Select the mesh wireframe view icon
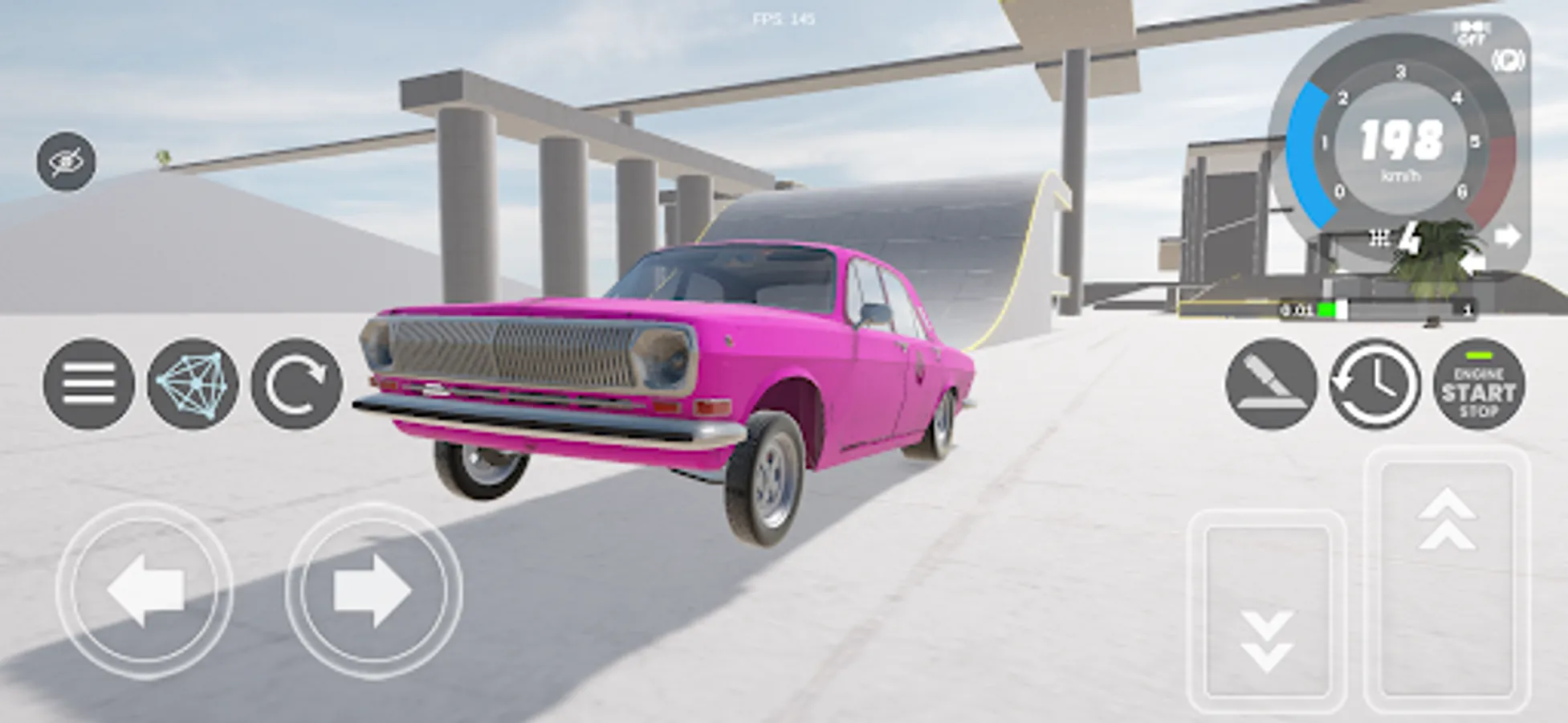Screen dimensions: 1568x723 click(195, 384)
